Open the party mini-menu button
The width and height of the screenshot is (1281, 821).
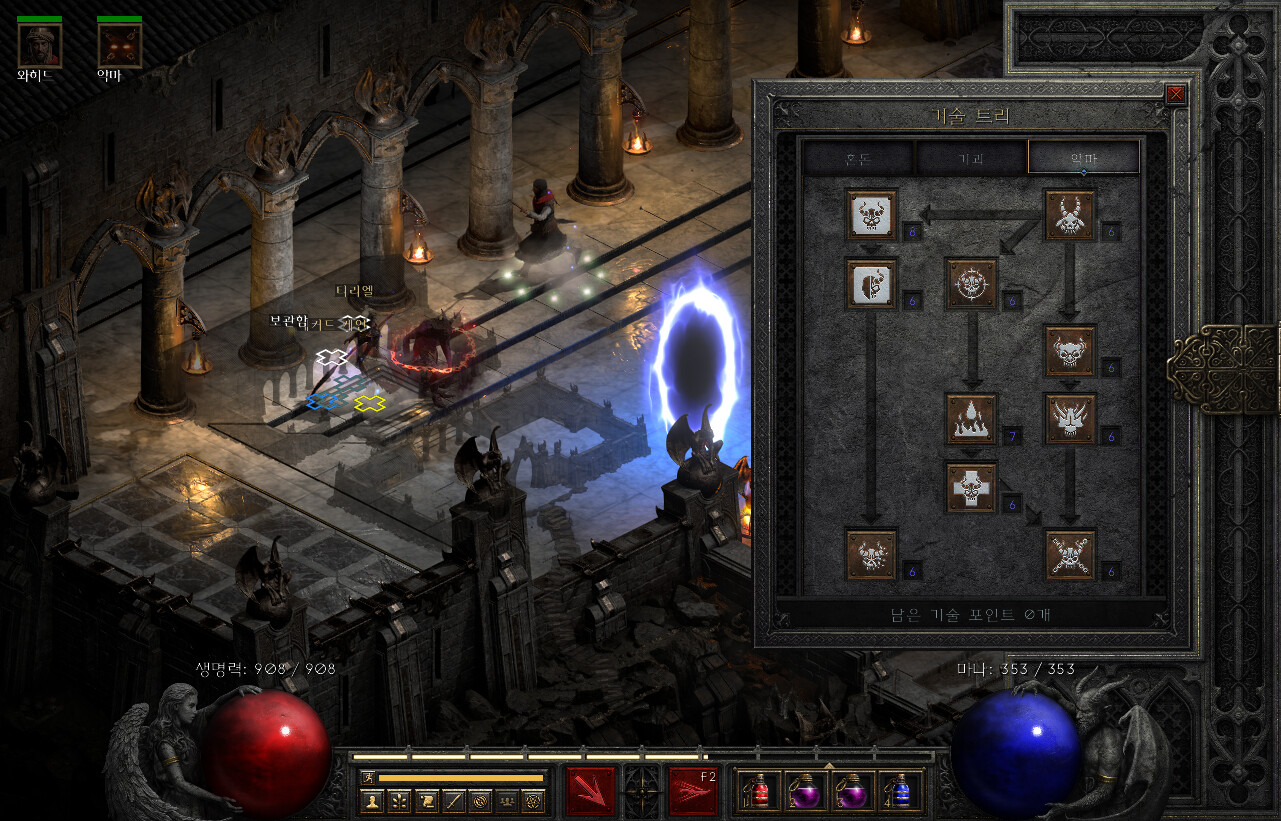(x=507, y=800)
